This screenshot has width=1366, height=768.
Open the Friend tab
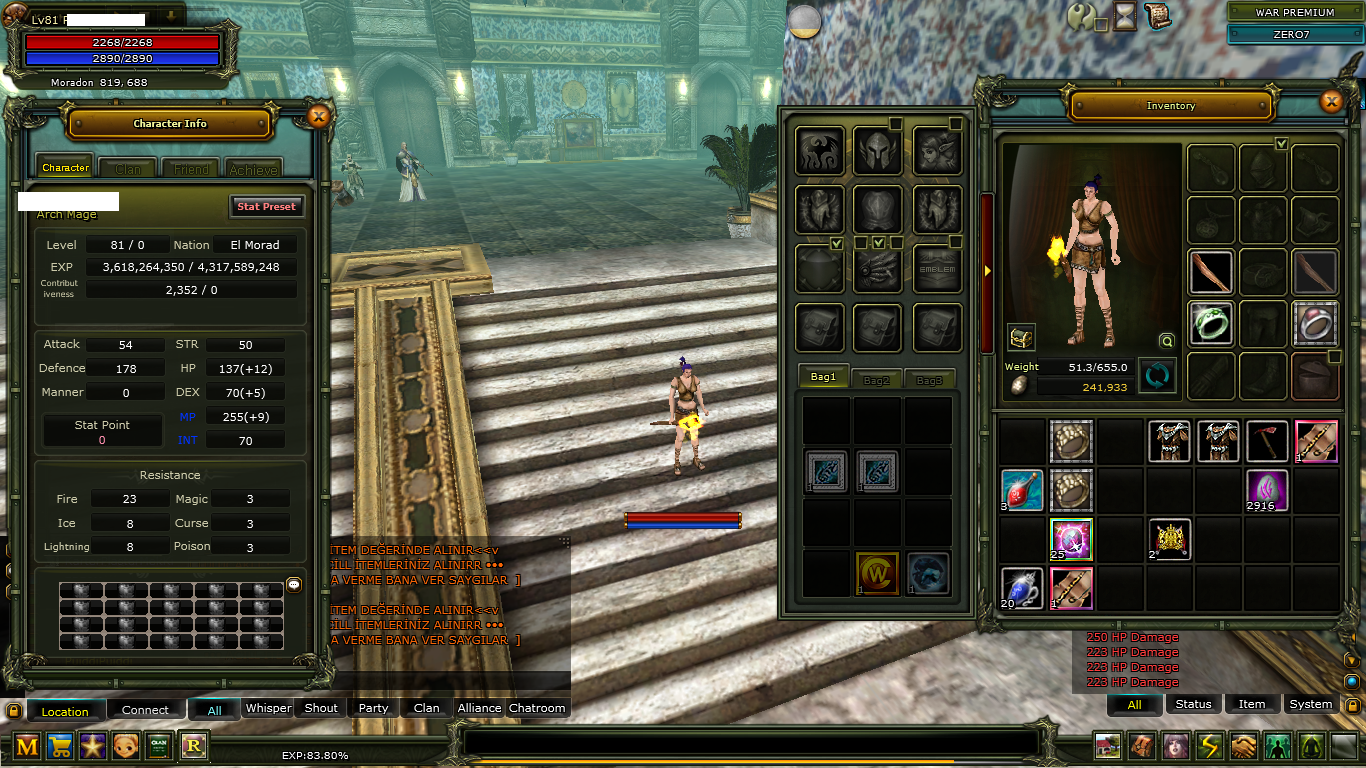point(191,169)
